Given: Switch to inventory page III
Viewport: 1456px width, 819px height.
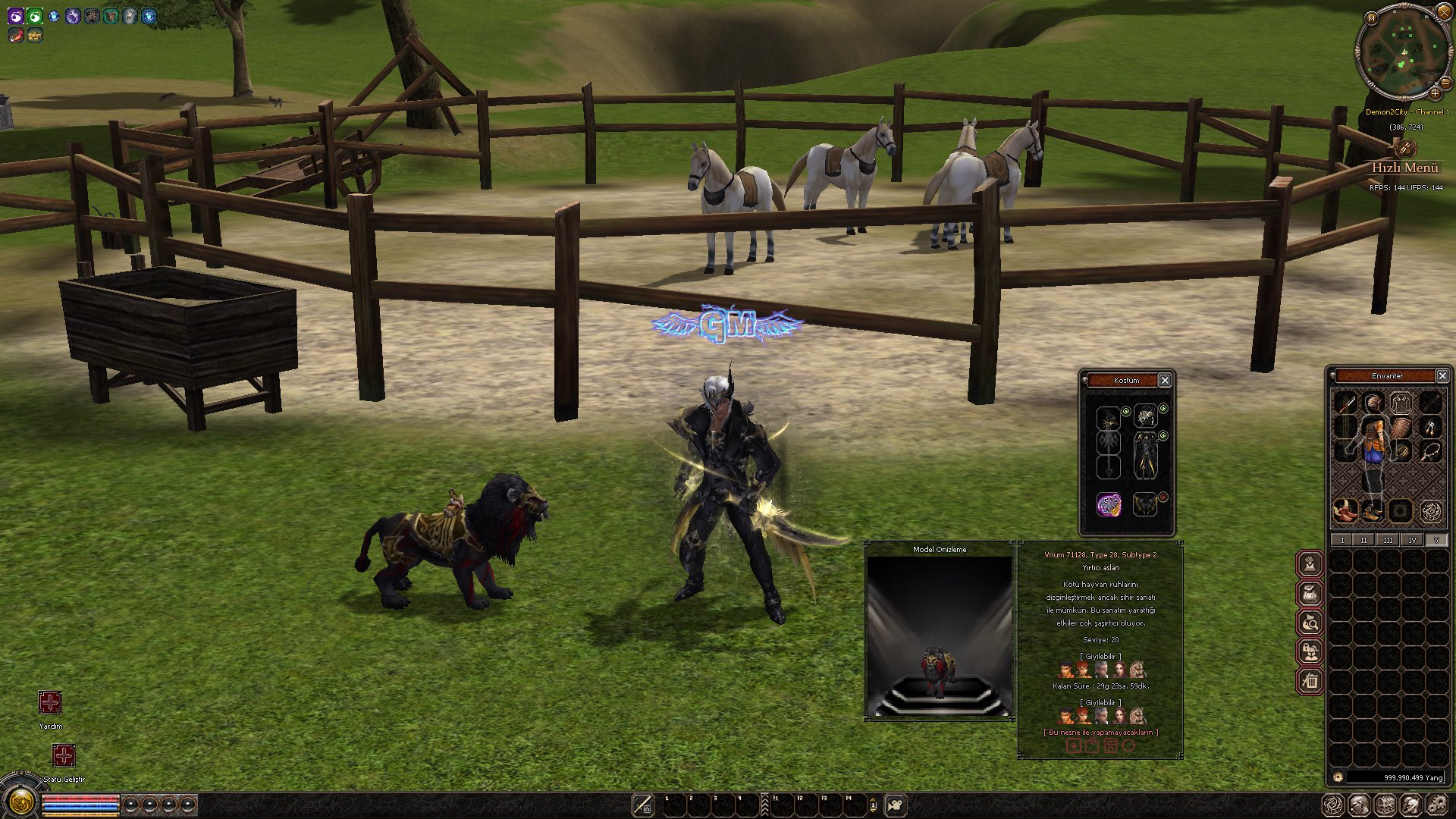Looking at the screenshot, I should tap(1388, 540).
